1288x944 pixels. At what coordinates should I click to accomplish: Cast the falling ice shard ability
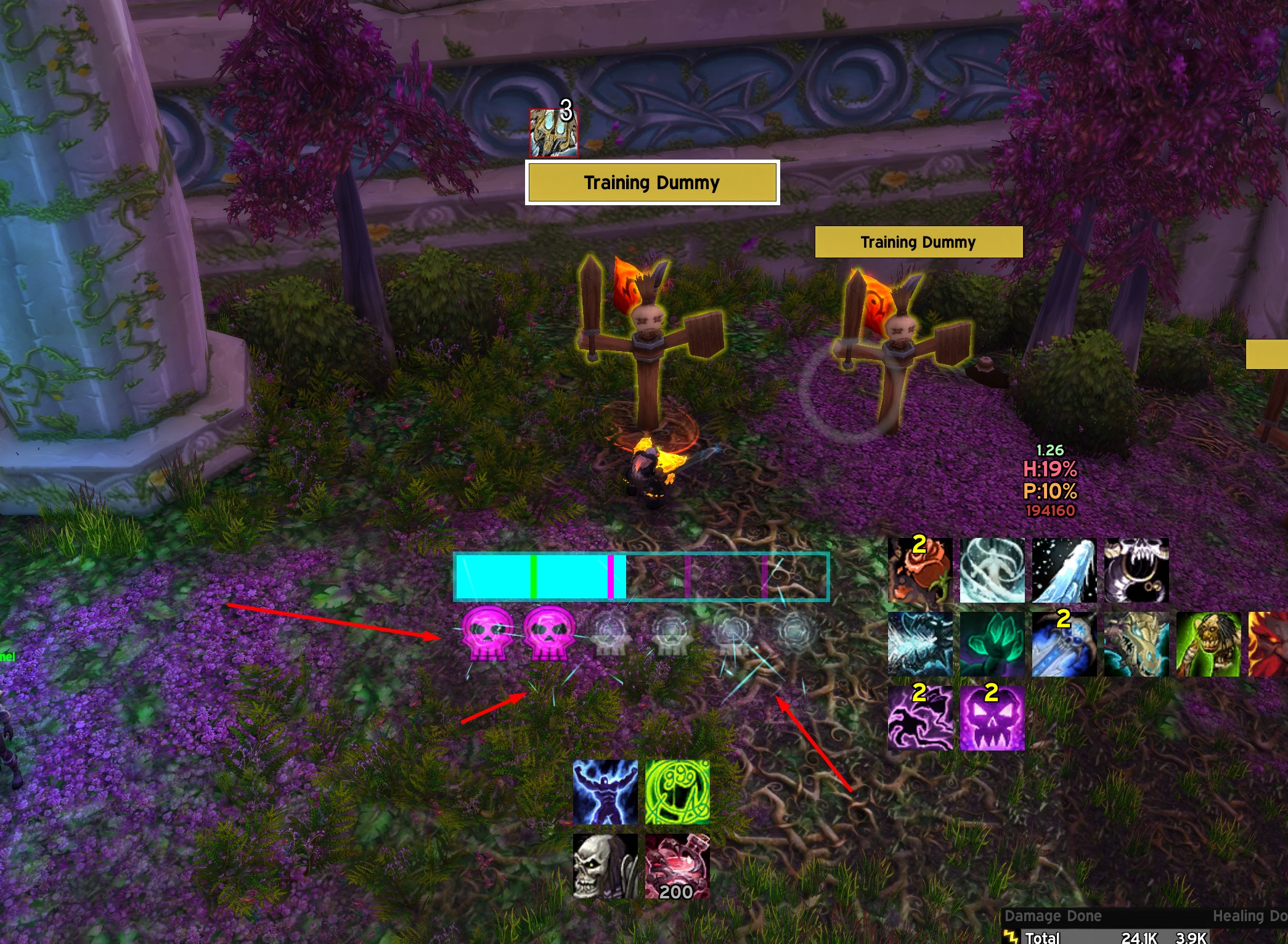pos(1064,570)
